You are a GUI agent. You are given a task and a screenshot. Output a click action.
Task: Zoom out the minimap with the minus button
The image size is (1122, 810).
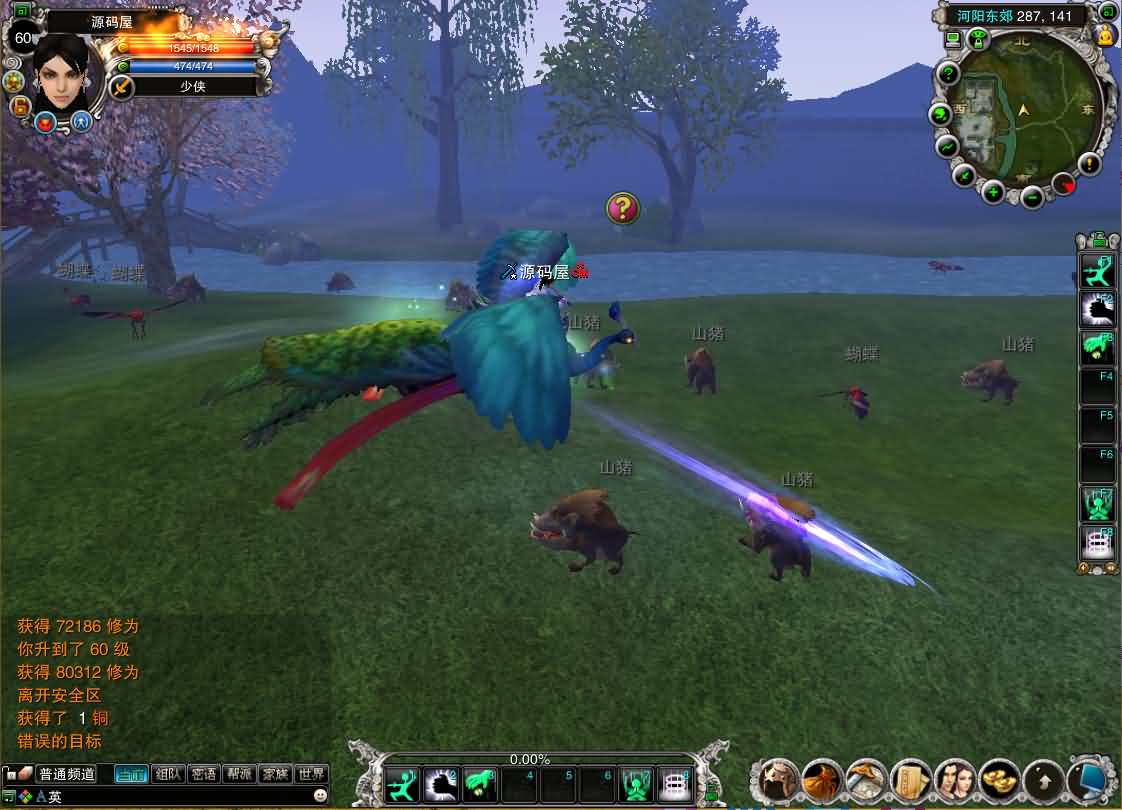(x=1032, y=196)
